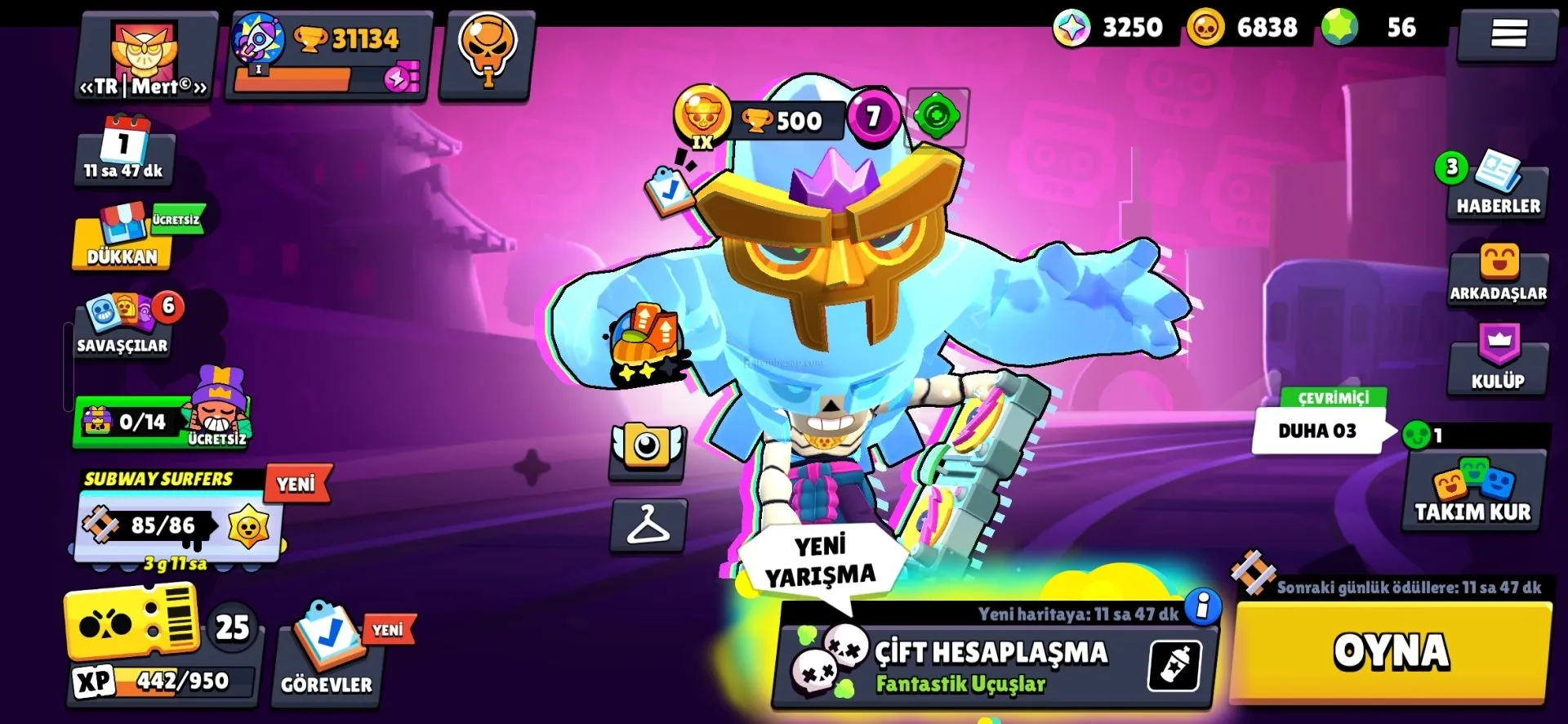Image resolution: width=1568 pixels, height=724 pixels.
Task: Open the DÜKKAN shop
Action: (x=122, y=241)
